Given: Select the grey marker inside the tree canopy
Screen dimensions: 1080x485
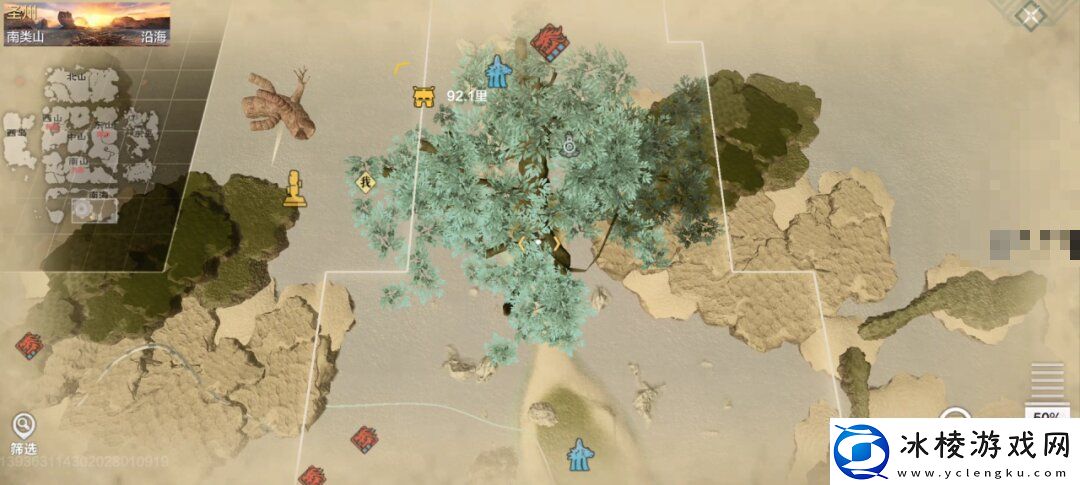Looking at the screenshot, I should 569,146.
